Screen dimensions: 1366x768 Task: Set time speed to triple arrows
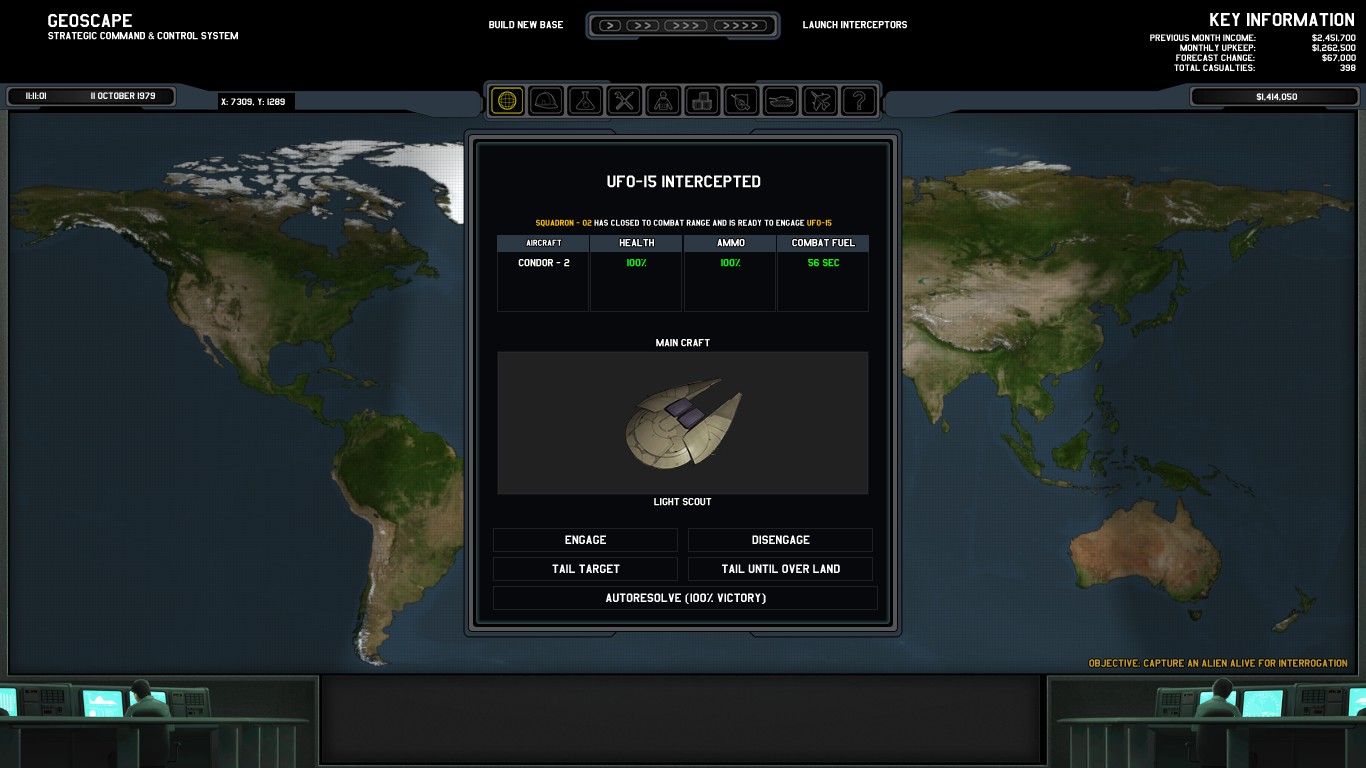pos(685,25)
